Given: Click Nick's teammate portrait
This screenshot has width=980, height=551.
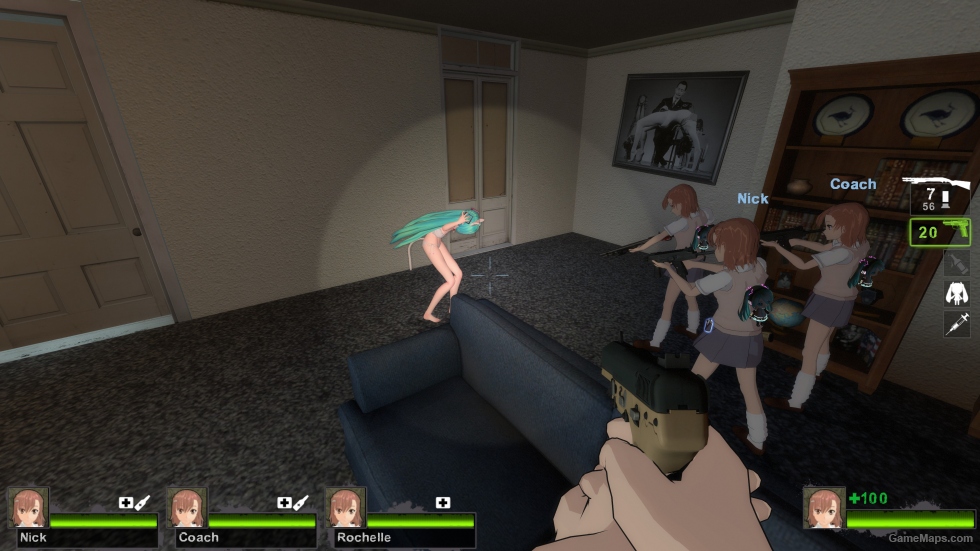Looking at the screenshot, I should [27, 507].
